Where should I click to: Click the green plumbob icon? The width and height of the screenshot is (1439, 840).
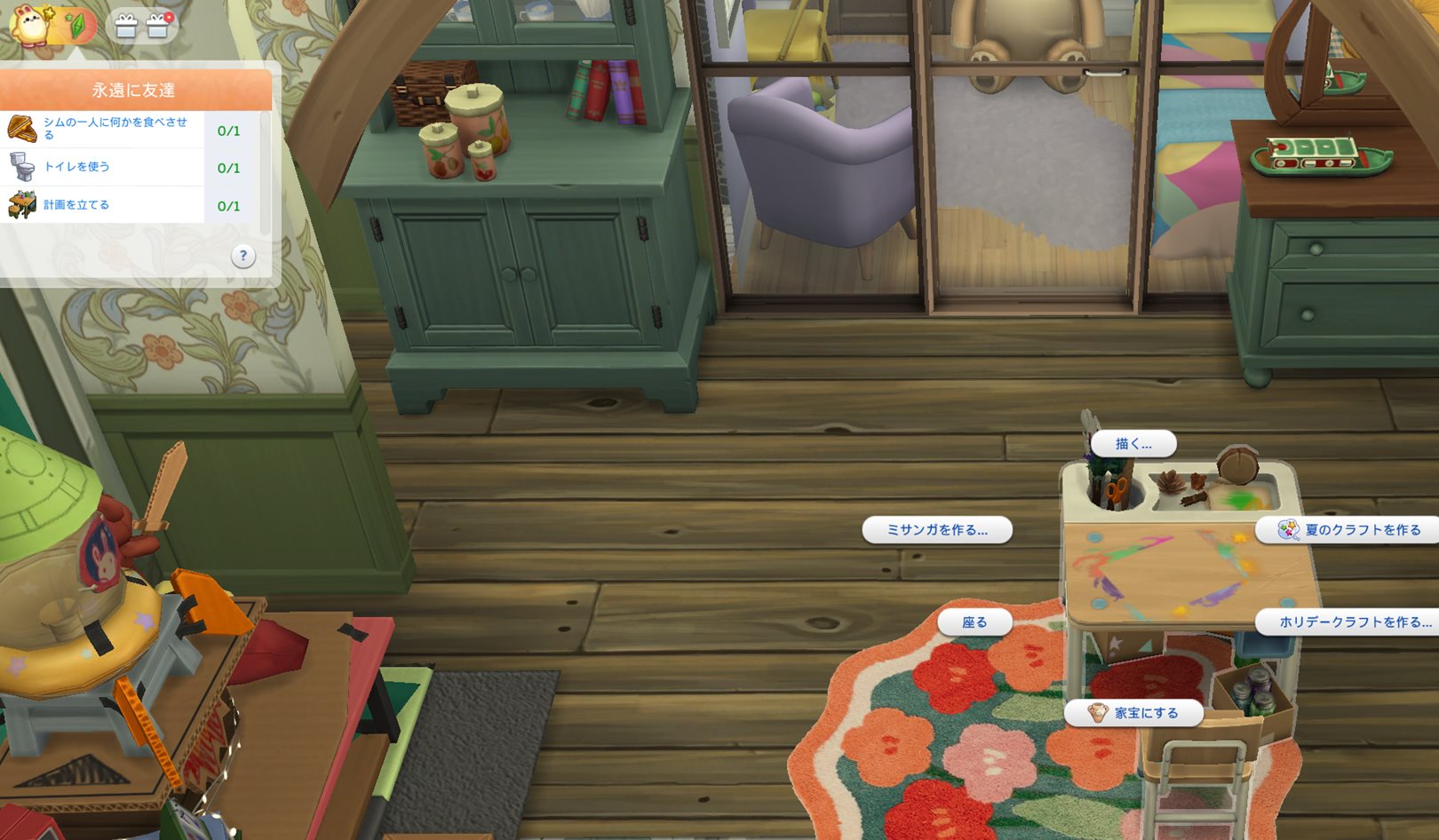point(76,25)
